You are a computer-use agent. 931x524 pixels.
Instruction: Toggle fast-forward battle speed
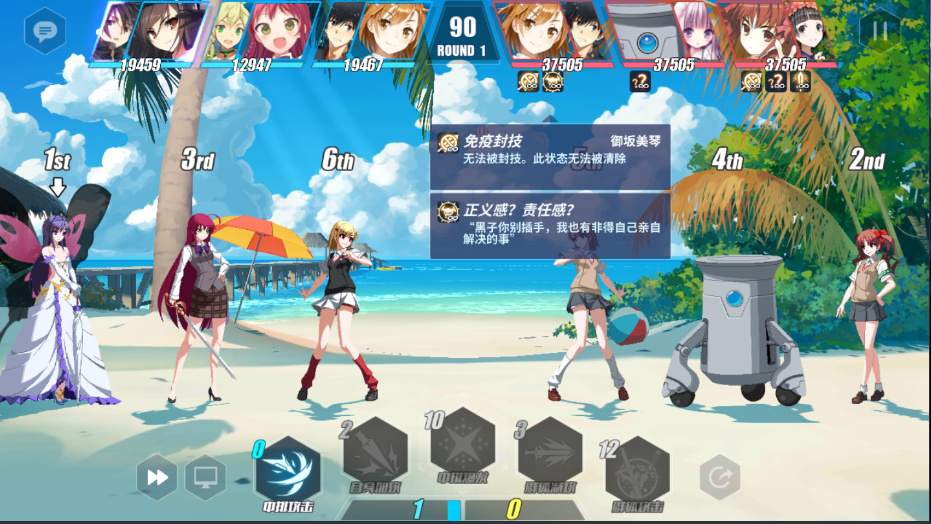pyautogui.click(x=158, y=477)
